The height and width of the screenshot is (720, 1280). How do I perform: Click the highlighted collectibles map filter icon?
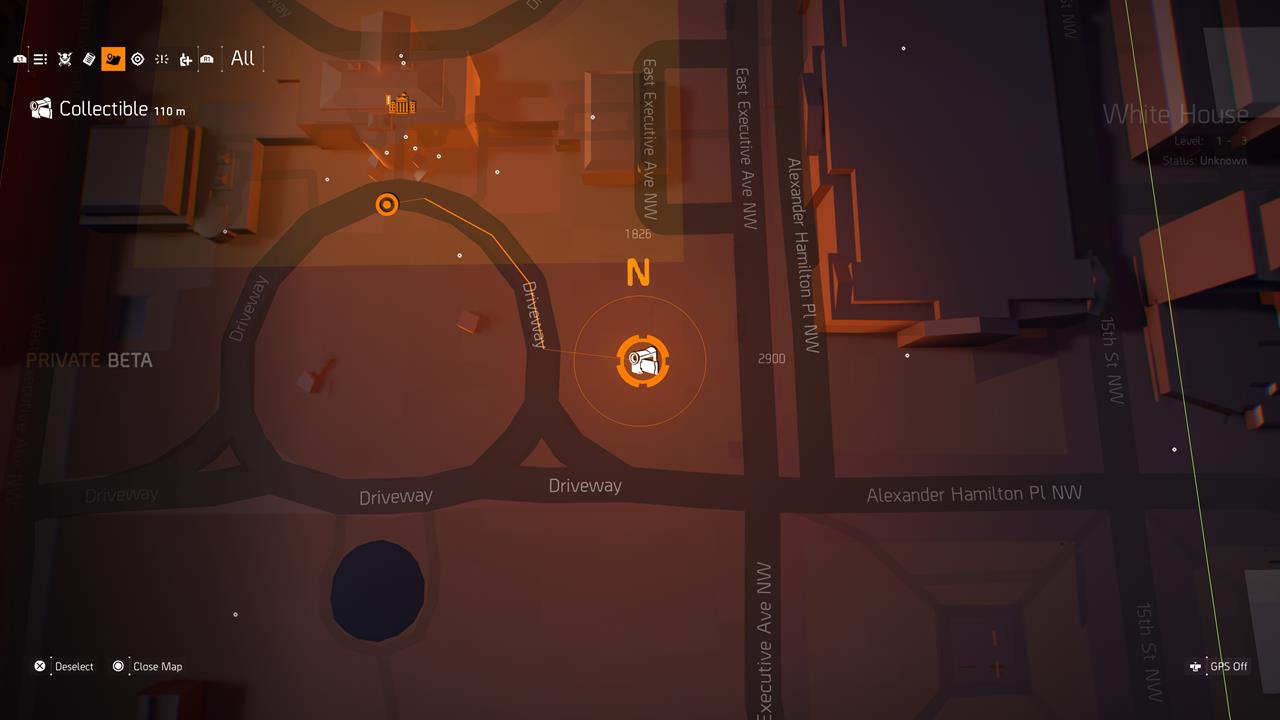[x=113, y=58]
